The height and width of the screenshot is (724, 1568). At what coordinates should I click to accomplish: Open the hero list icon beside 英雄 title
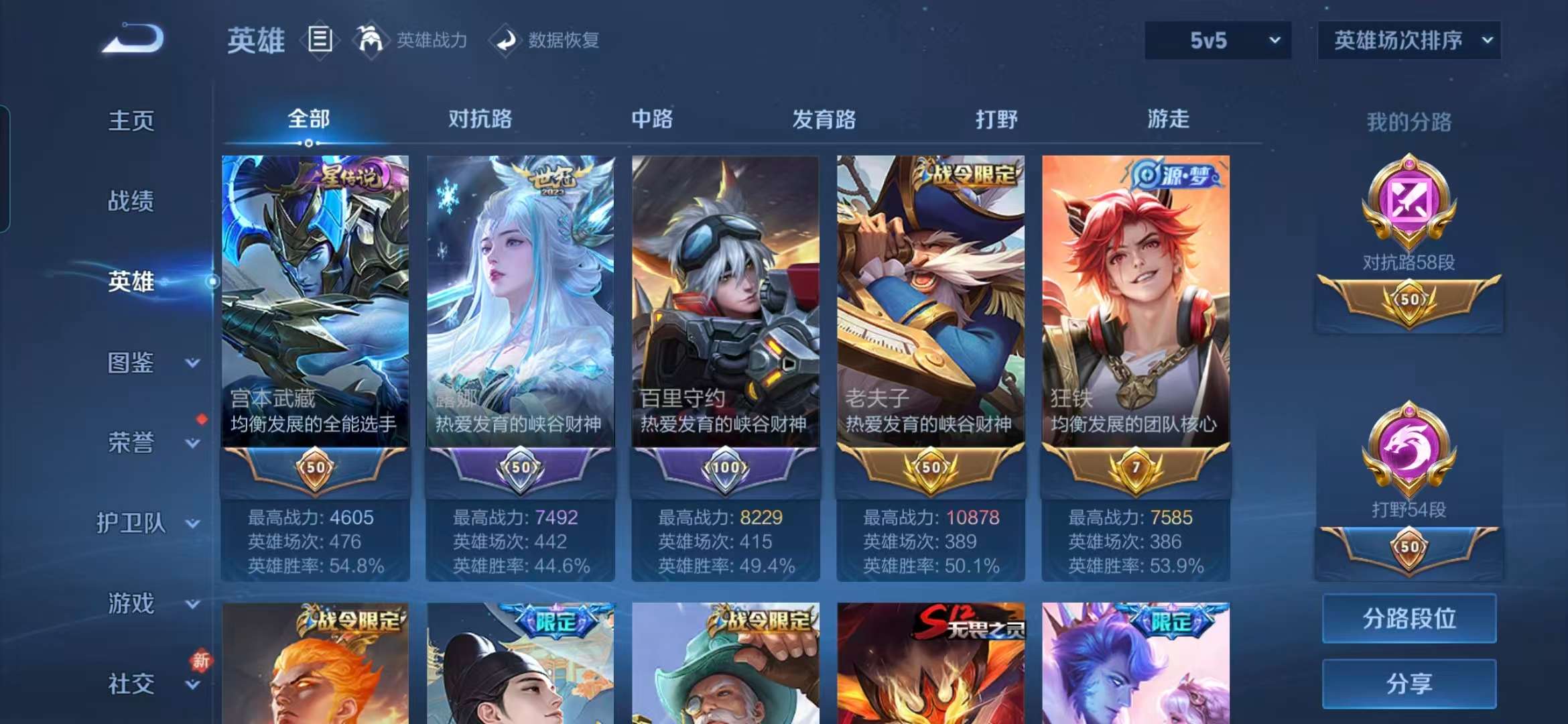click(x=320, y=40)
